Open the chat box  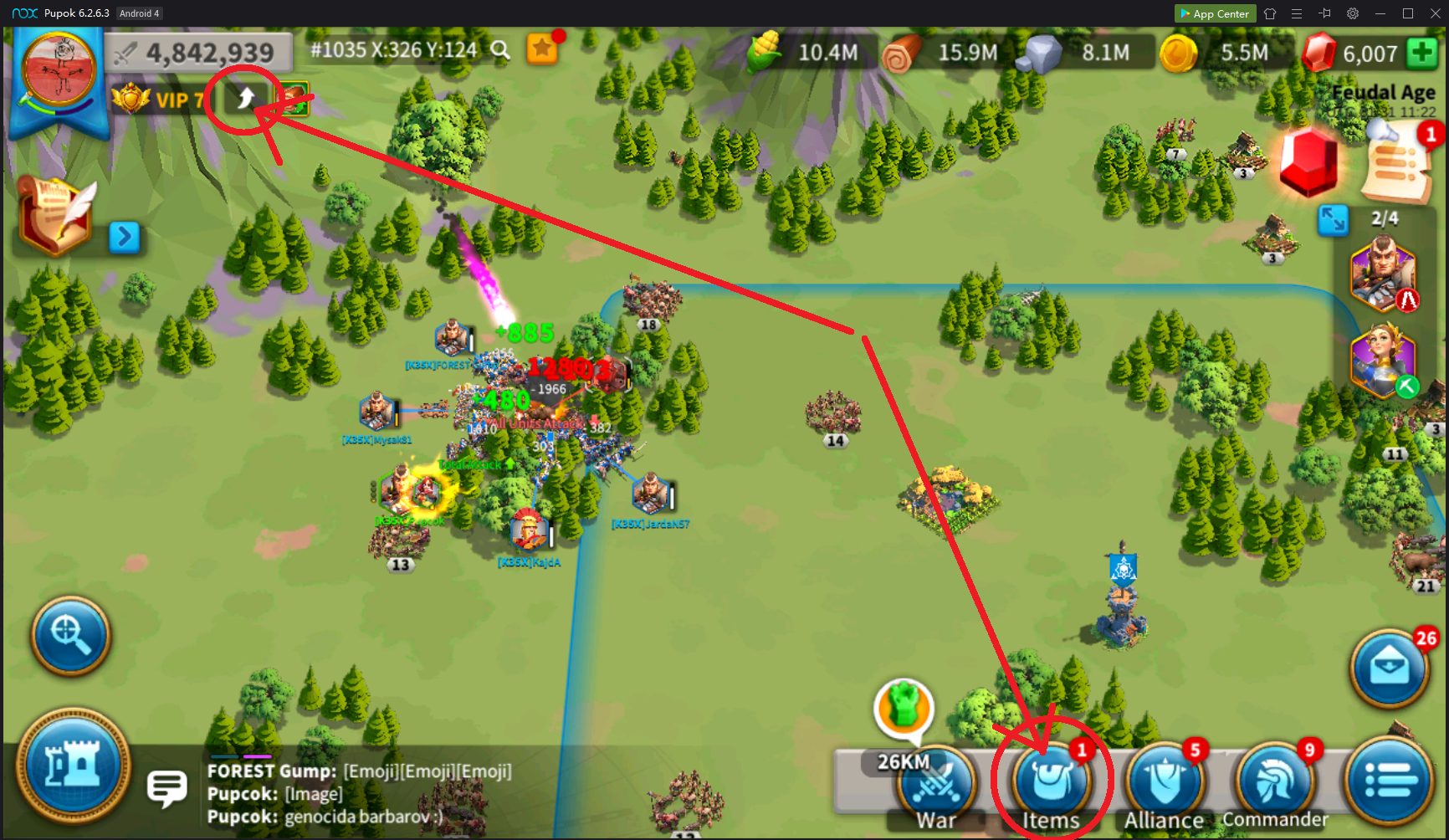tap(166, 788)
